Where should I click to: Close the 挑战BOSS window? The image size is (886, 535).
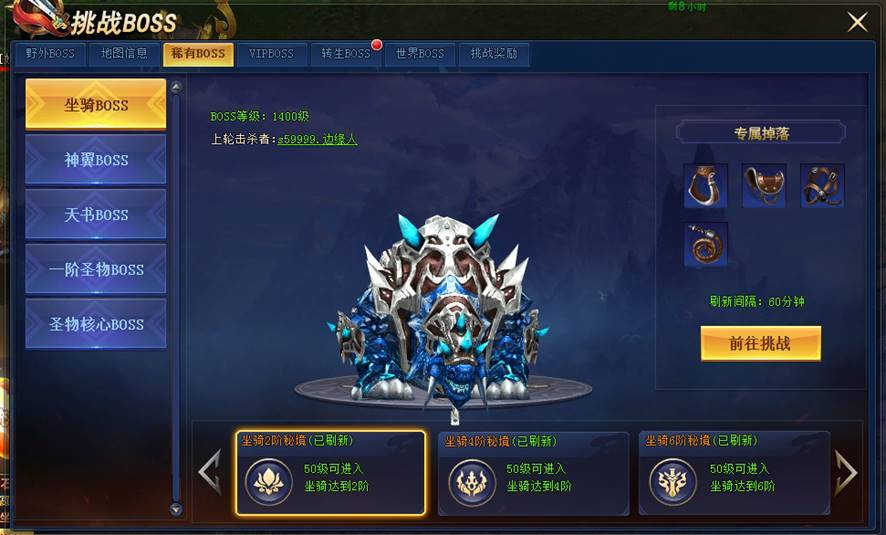coord(857,22)
